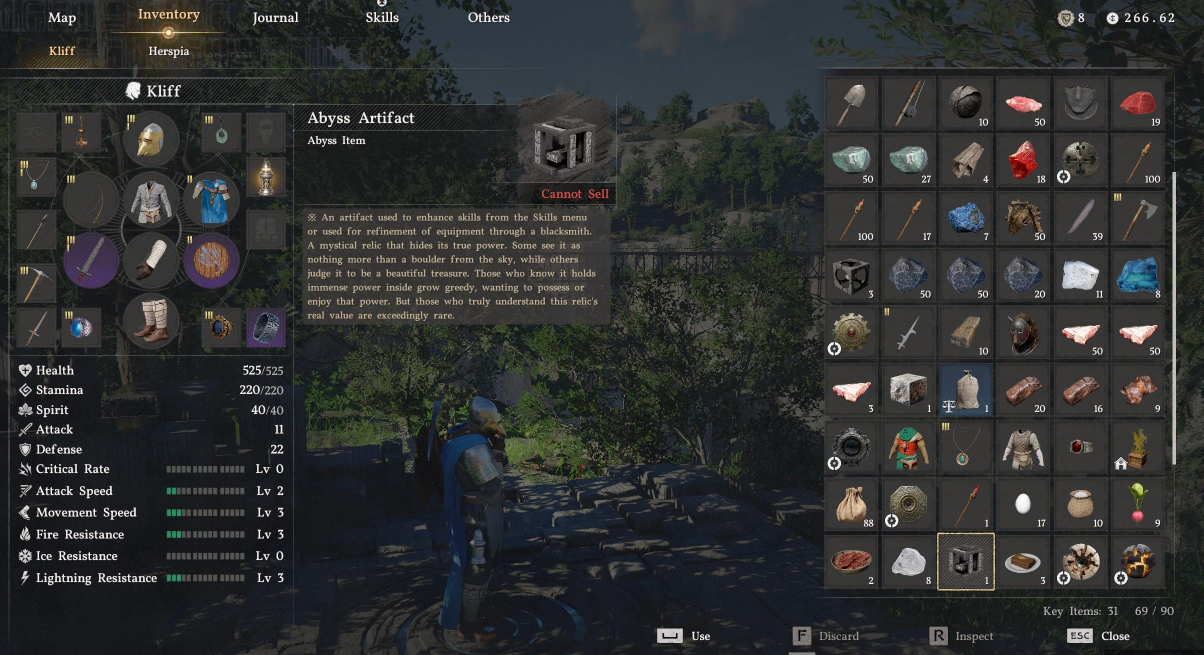Open the Map tab
Image resolution: width=1204 pixels, height=655 pixels.
(x=62, y=18)
